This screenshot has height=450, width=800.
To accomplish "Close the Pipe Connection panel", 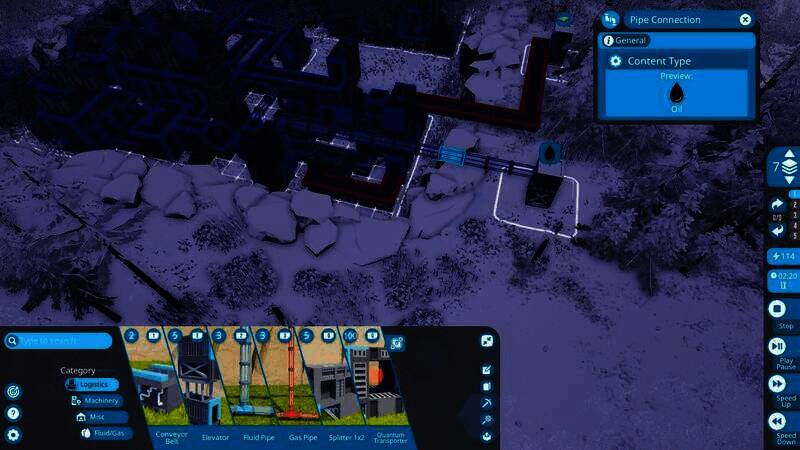I will click(745, 19).
